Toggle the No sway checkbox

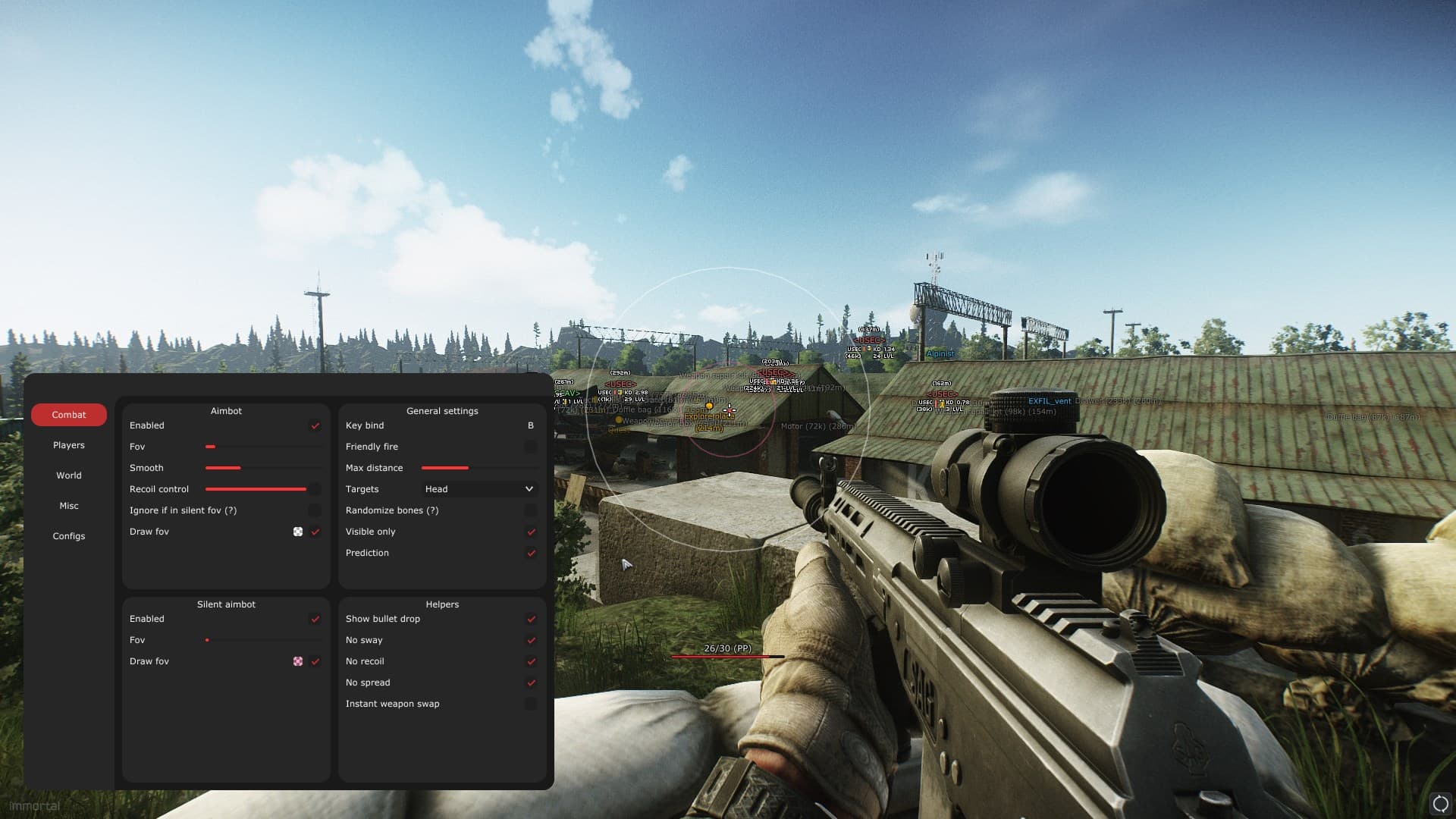coord(531,640)
